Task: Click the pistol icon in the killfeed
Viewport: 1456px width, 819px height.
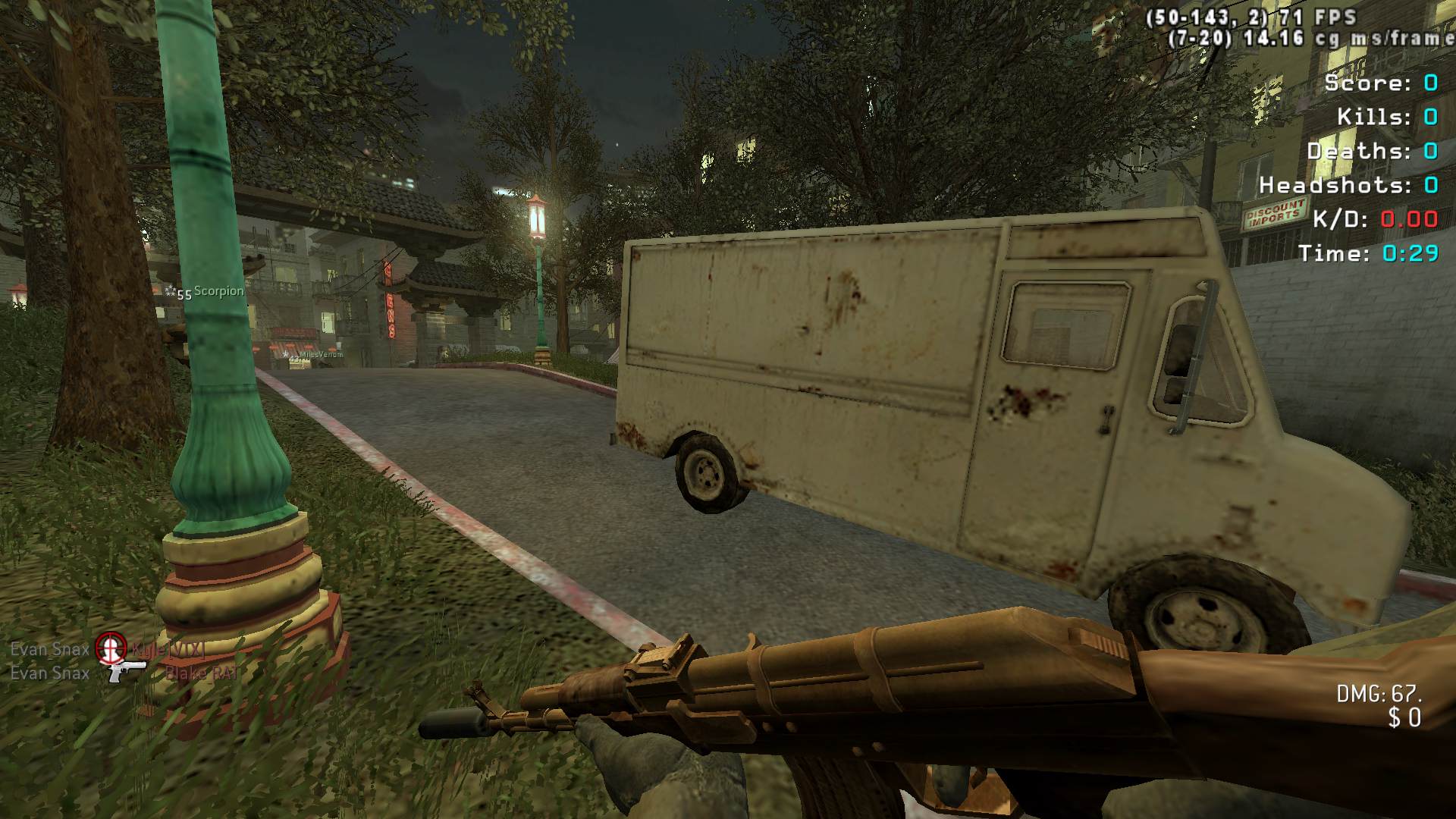Action: click(126, 671)
